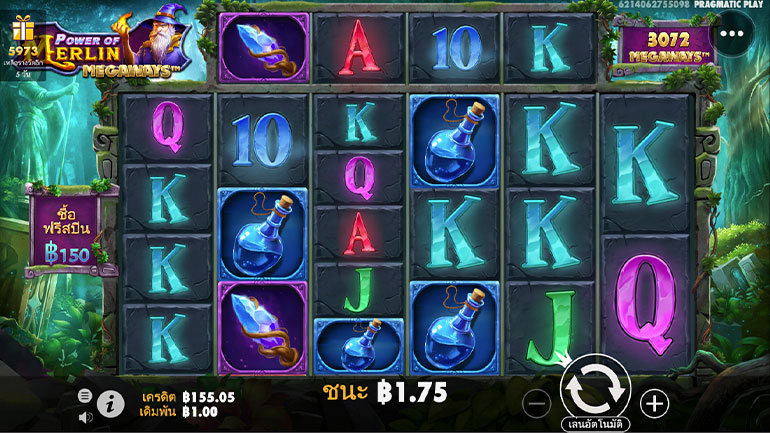This screenshot has width=770, height=433.
Task: Open the game info paytable
Action: tap(110, 404)
